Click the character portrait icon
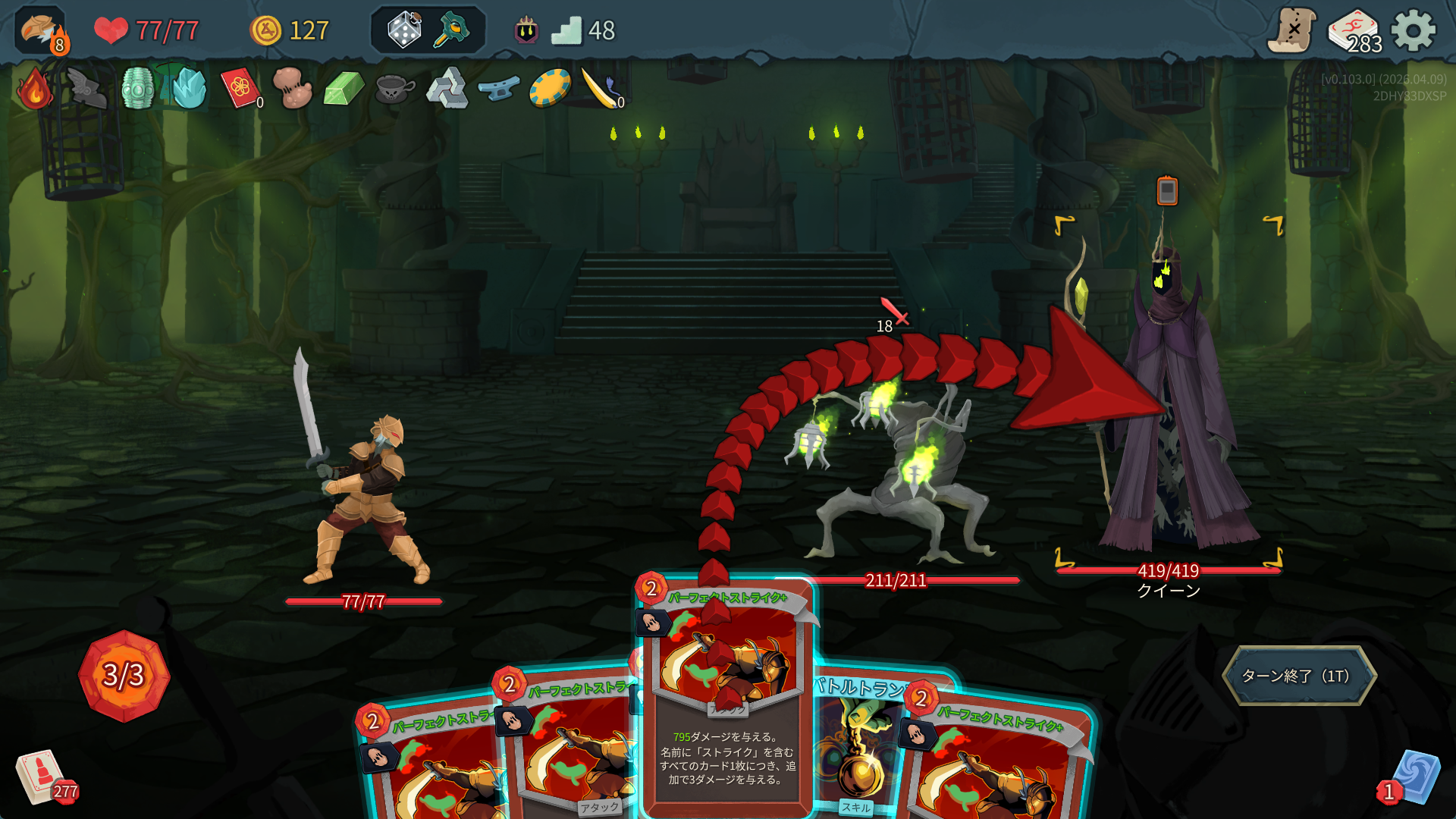This screenshot has width=1456, height=819. (x=40, y=31)
